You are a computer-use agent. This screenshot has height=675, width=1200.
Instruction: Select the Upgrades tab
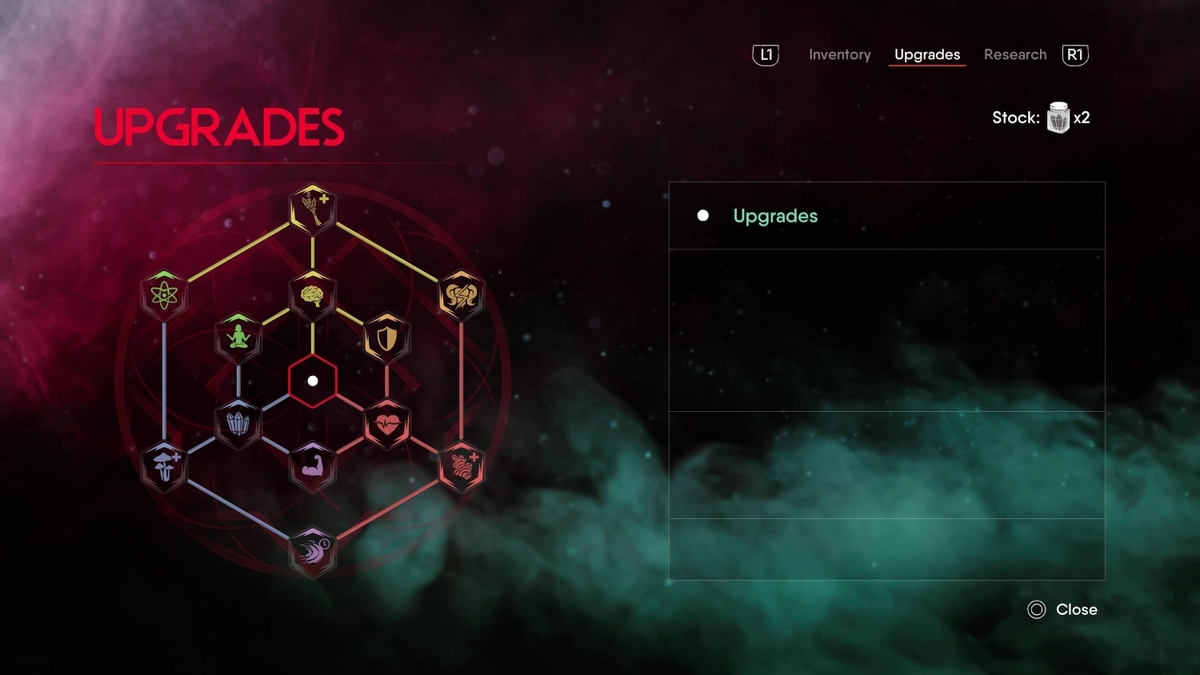point(927,55)
